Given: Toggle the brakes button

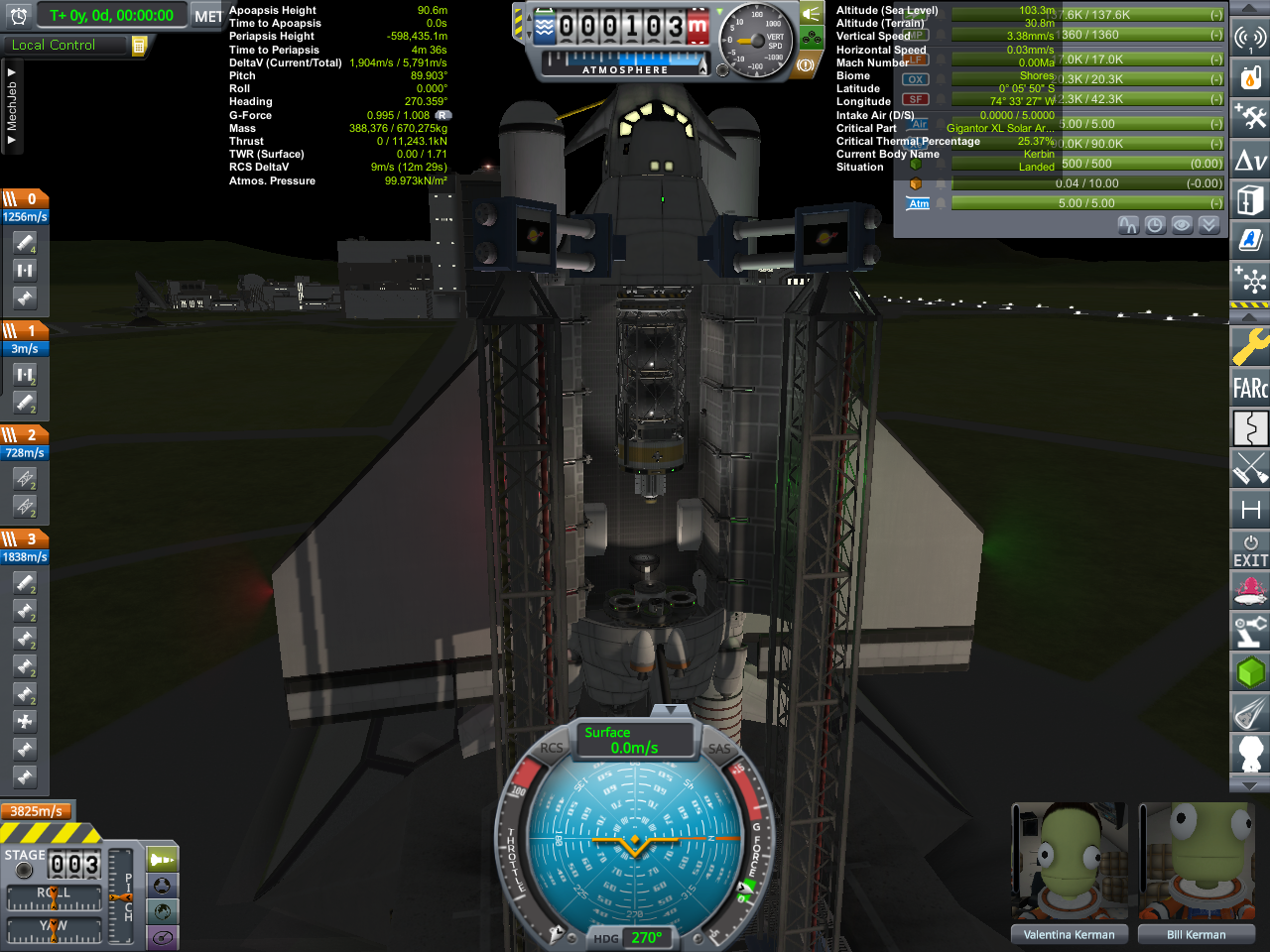Looking at the screenshot, I should (x=806, y=65).
